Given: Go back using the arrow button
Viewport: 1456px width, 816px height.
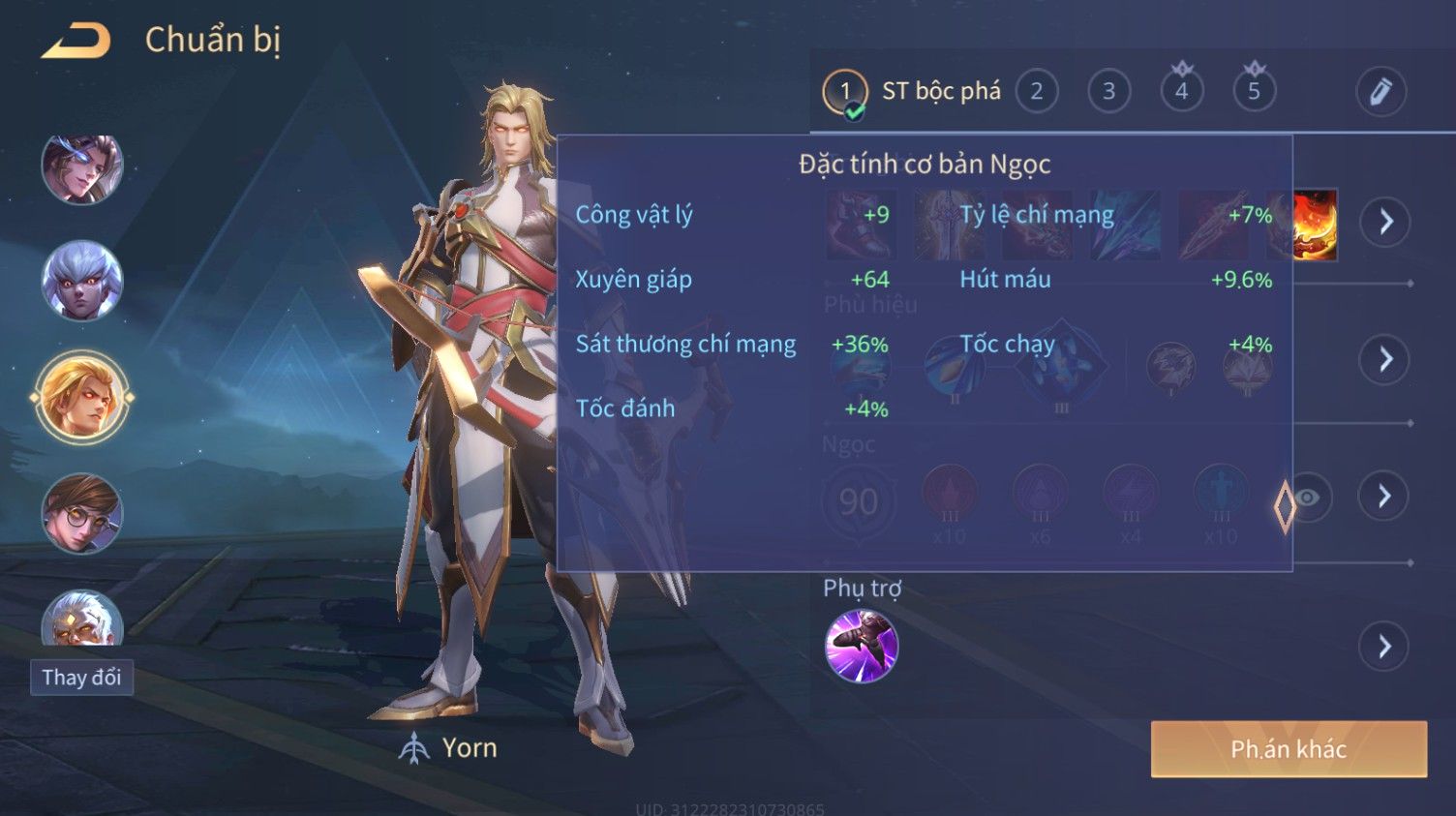Looking at the screenshot, I should tap(76, 41).
